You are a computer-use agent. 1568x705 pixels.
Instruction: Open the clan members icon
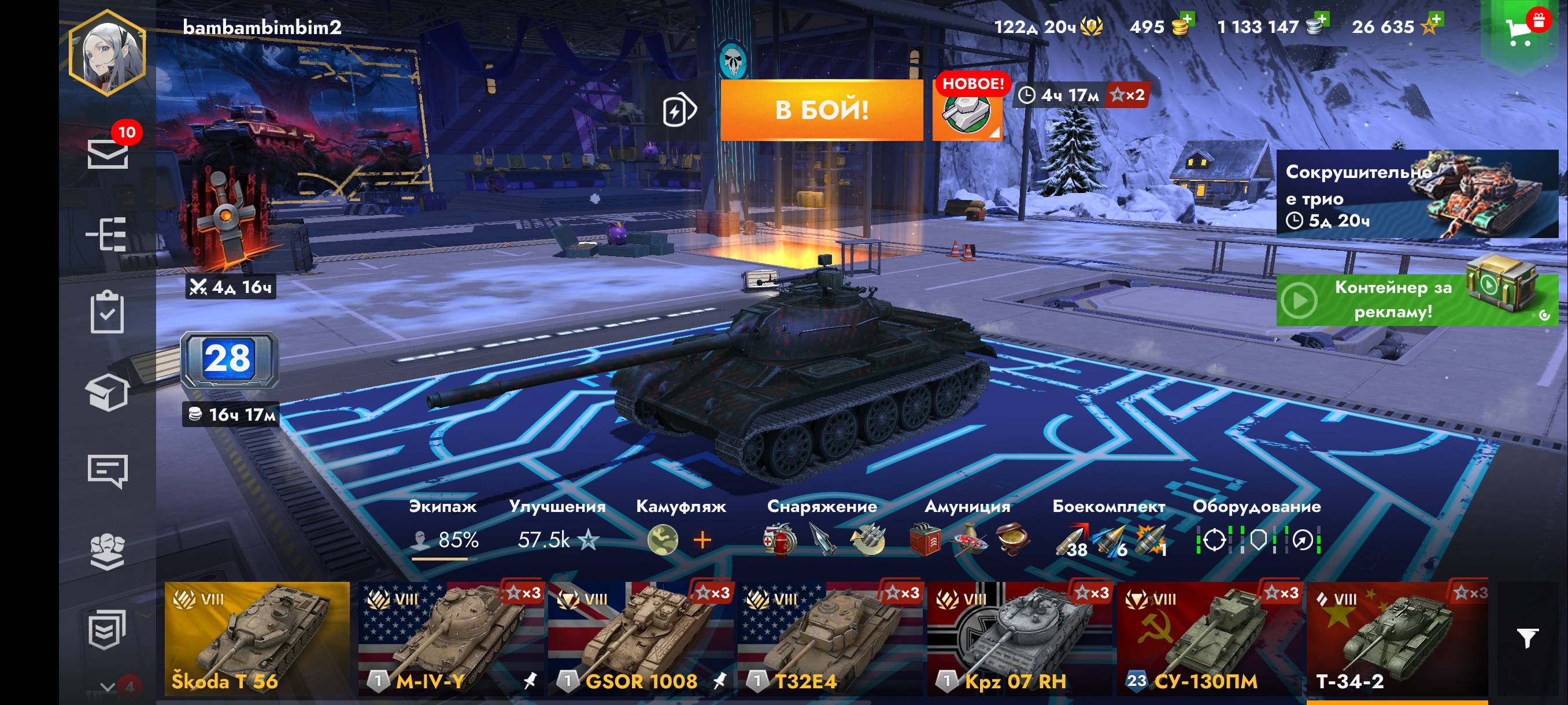tap(107, 551)
